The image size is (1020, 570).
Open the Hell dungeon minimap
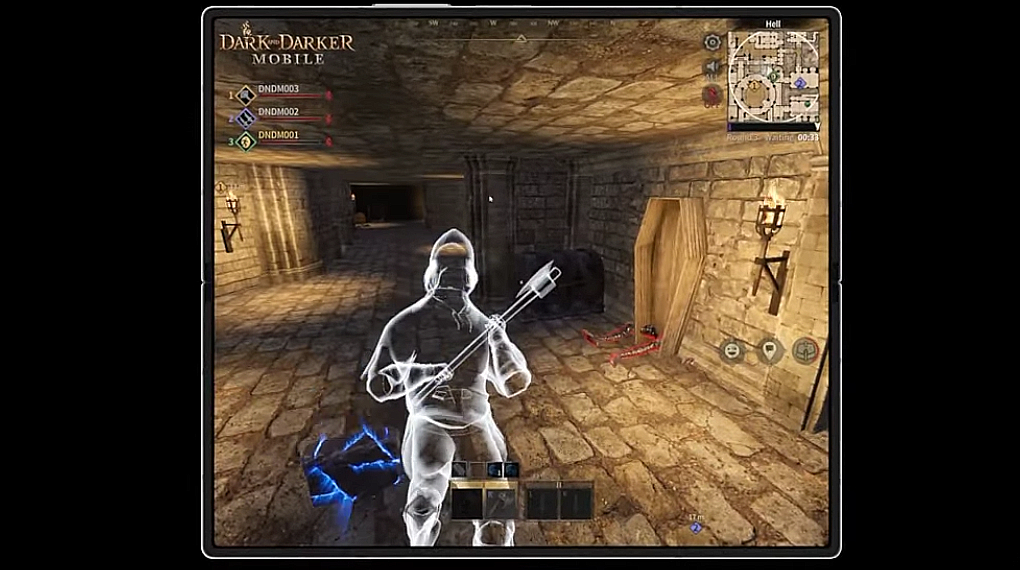pos(773,77)
